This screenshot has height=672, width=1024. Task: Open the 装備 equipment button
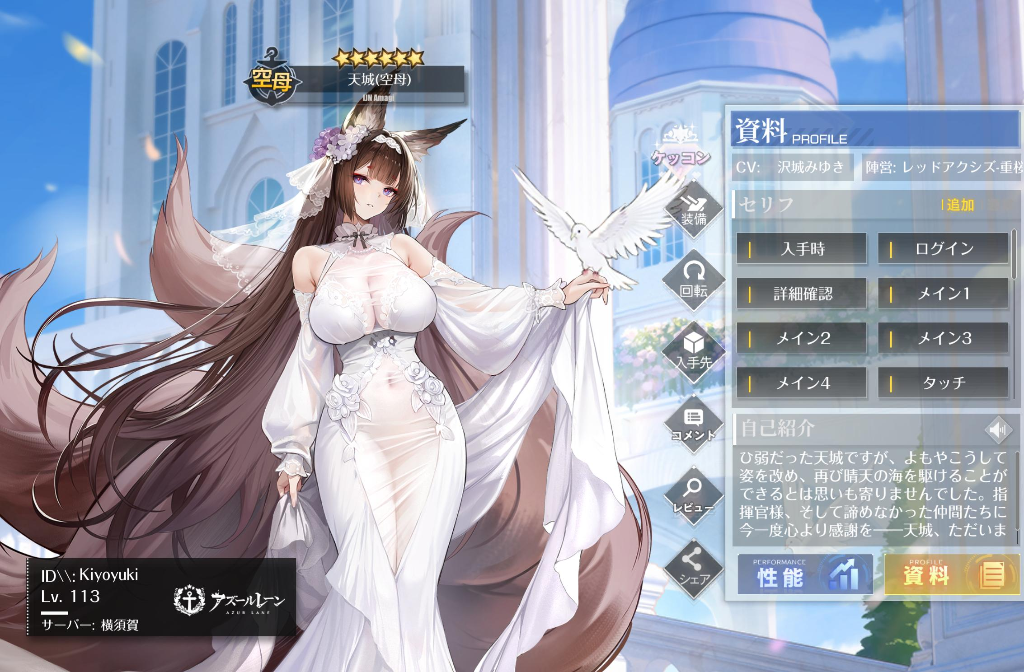(x=694, y=206)
